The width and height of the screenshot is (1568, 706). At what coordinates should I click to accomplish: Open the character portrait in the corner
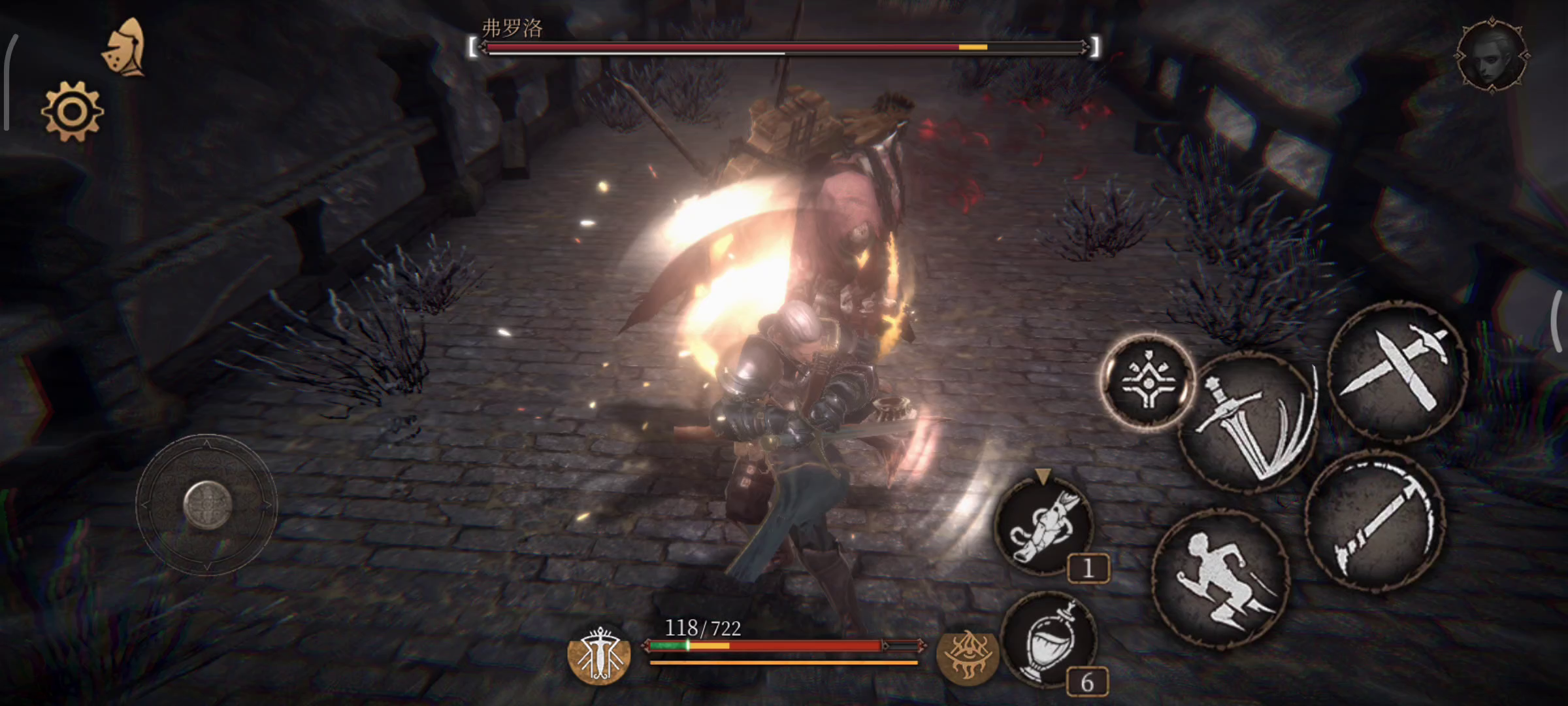tap(1492, 55)
